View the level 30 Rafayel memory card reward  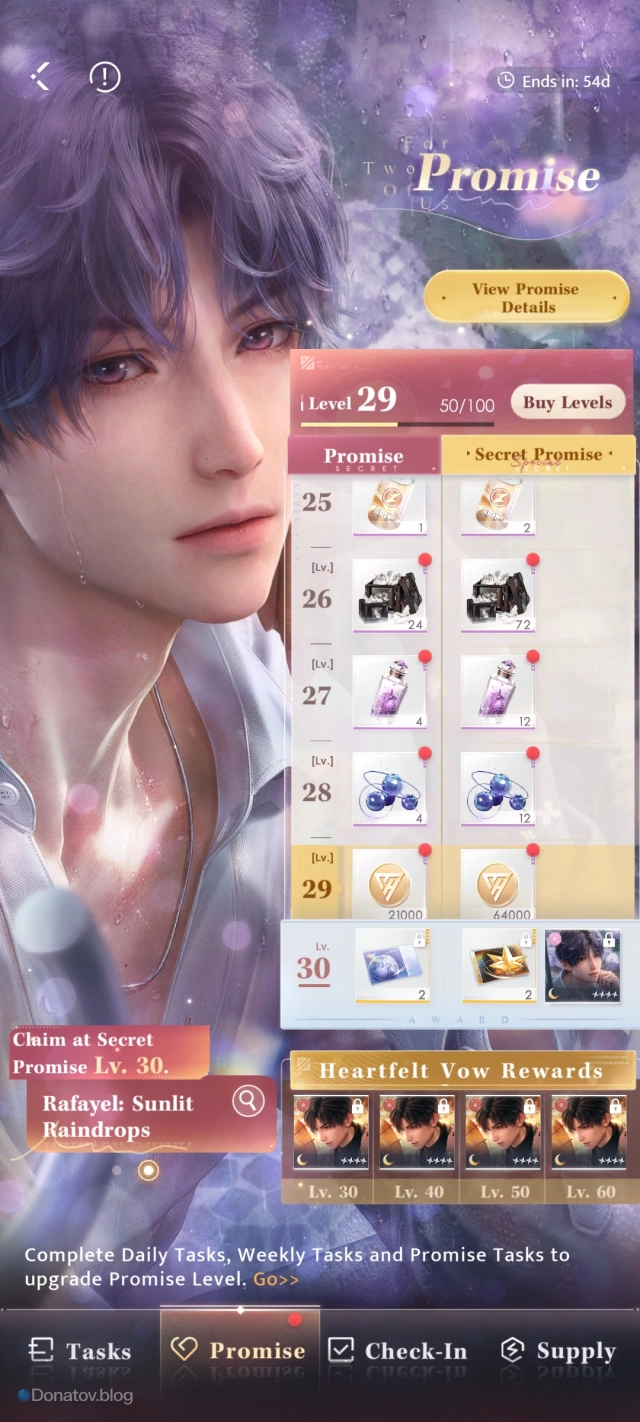[583, 966]
